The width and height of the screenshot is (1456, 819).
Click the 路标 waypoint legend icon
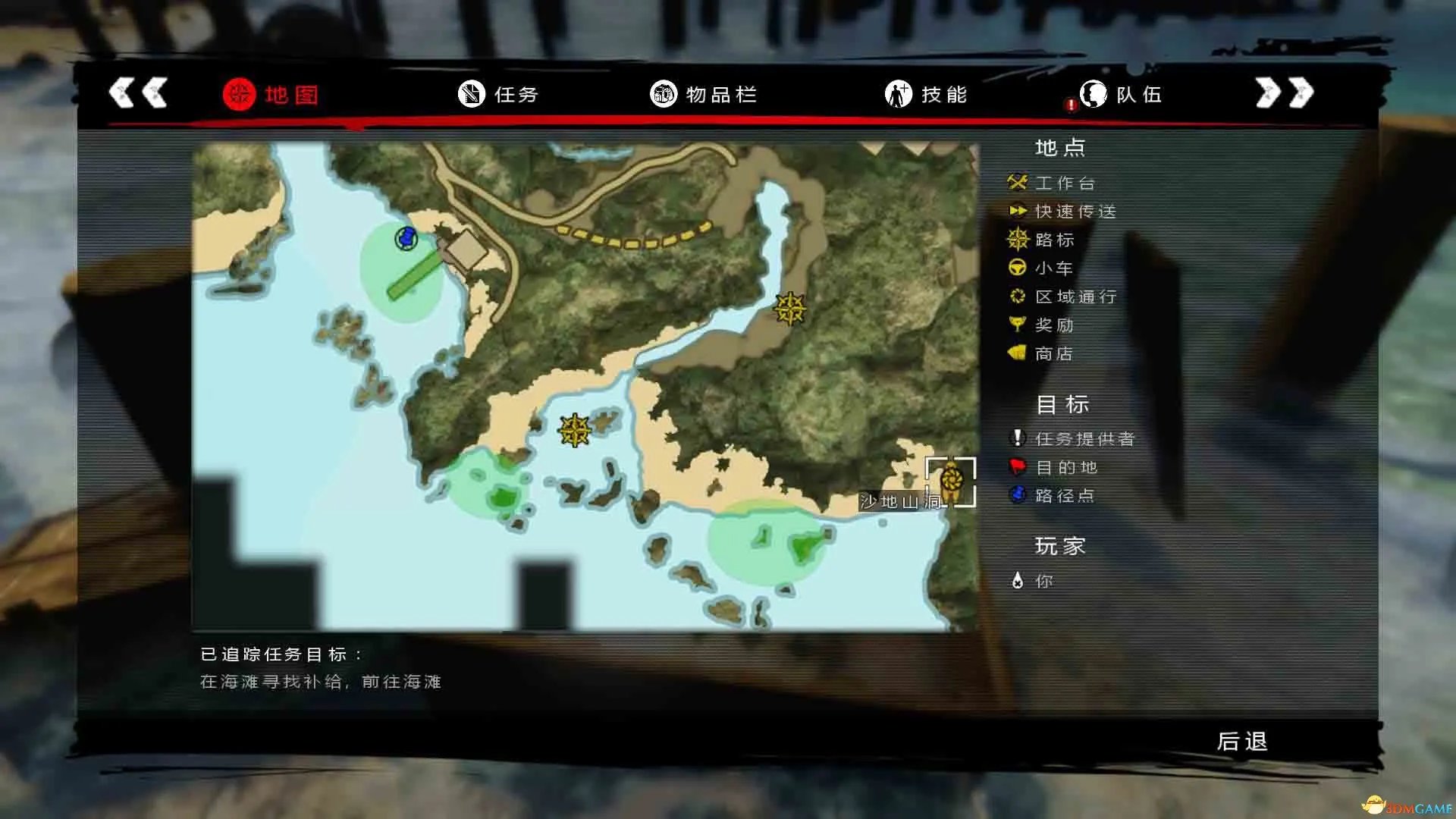click(1018, 240)
